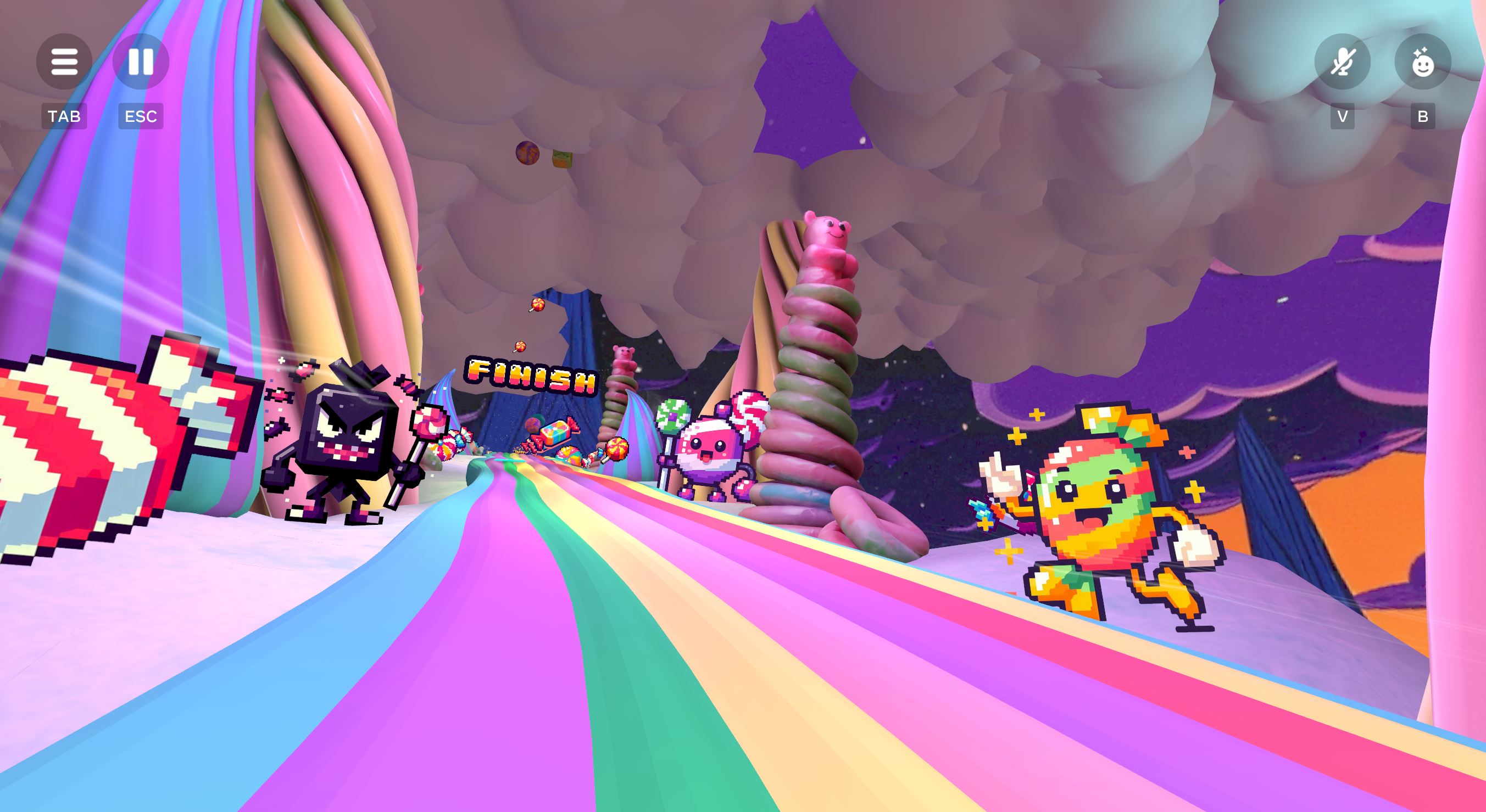Open the hamburger menu

[x=64, y=61]
